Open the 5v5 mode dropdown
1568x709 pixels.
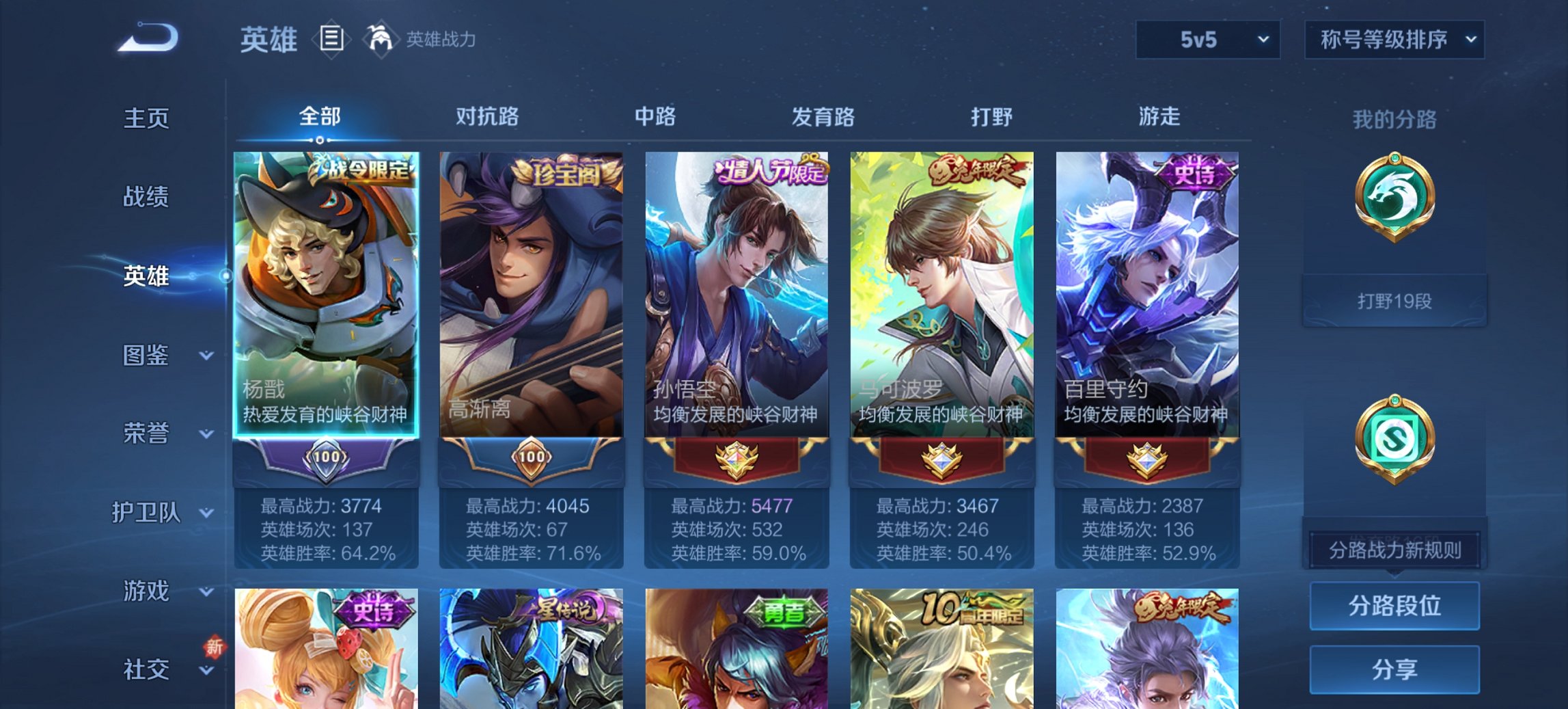pyautogui.click(x=1207, y=40)
